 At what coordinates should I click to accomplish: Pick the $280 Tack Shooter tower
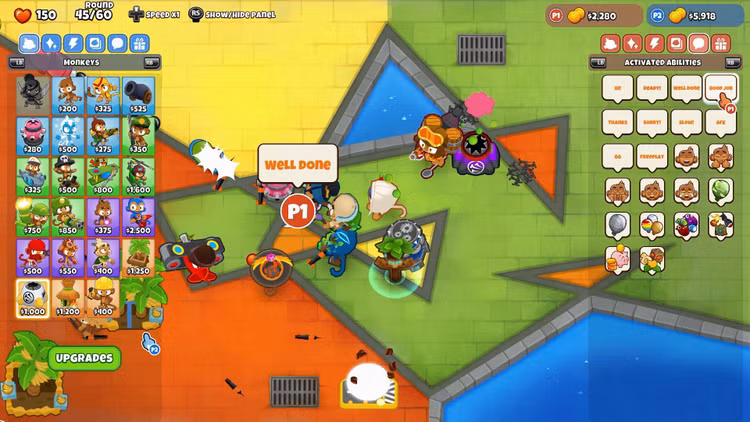point(32,135)
